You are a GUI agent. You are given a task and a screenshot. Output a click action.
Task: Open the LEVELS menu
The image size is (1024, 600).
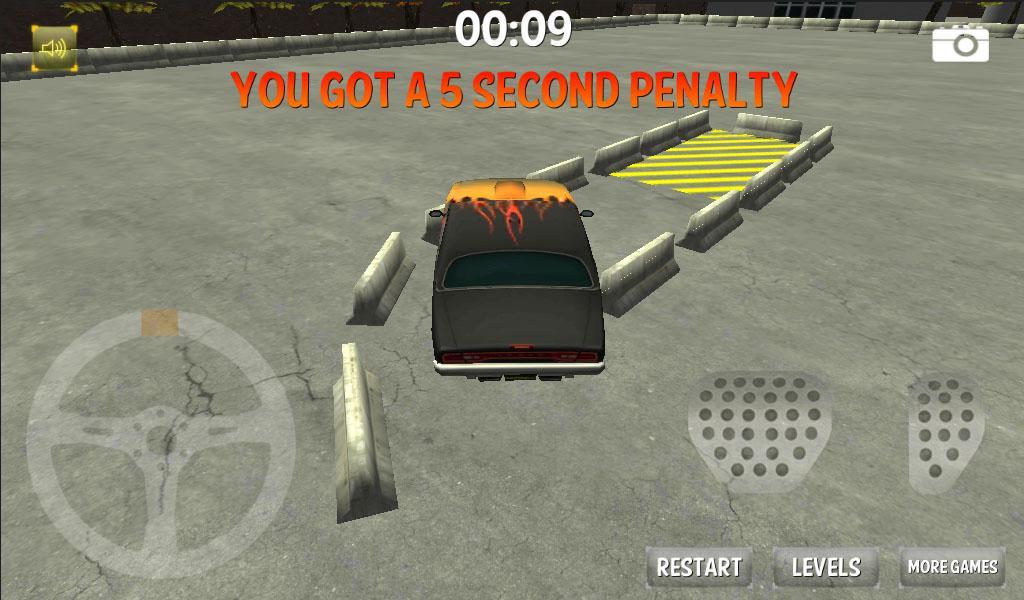click(x=826, y=567)
